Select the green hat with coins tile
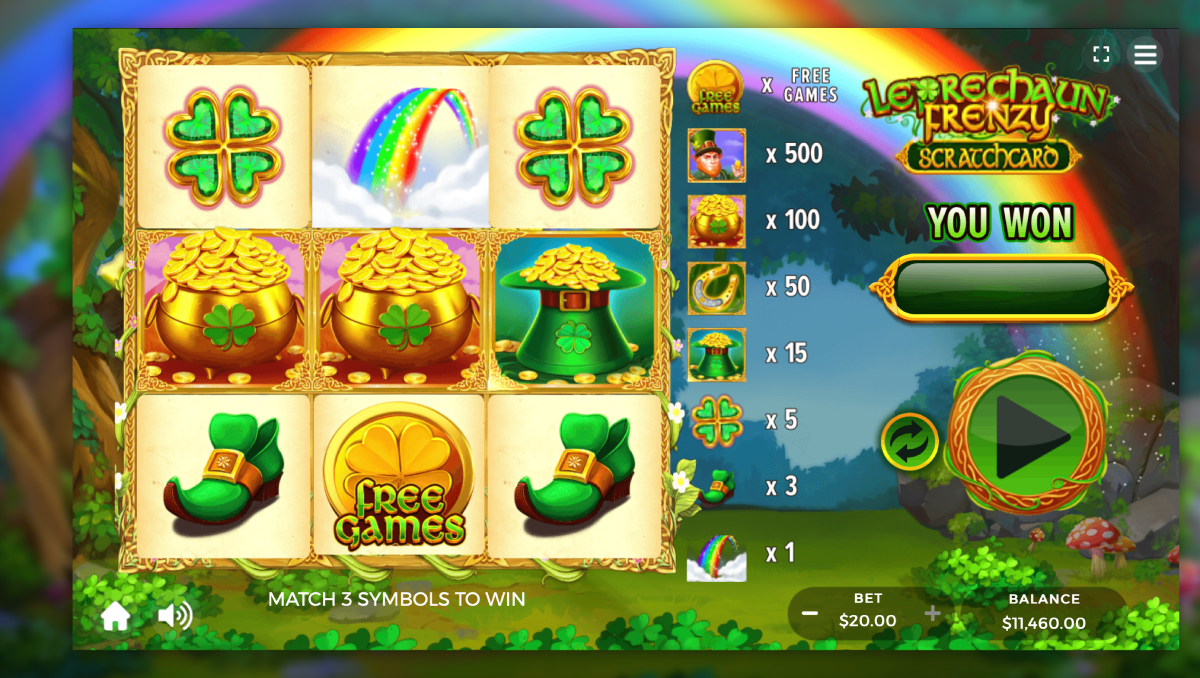 575,312
